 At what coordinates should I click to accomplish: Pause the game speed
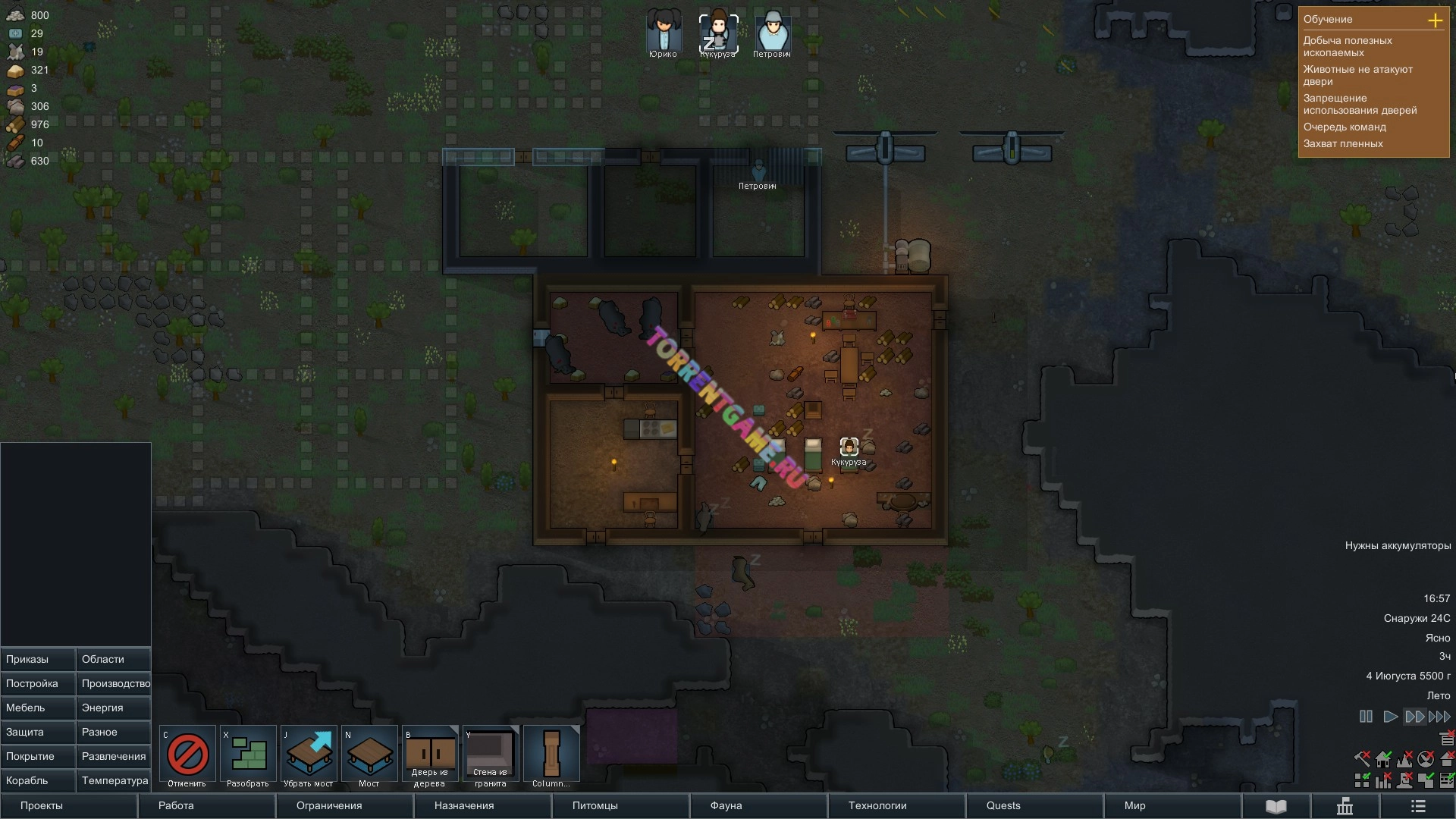[1366, 717]
